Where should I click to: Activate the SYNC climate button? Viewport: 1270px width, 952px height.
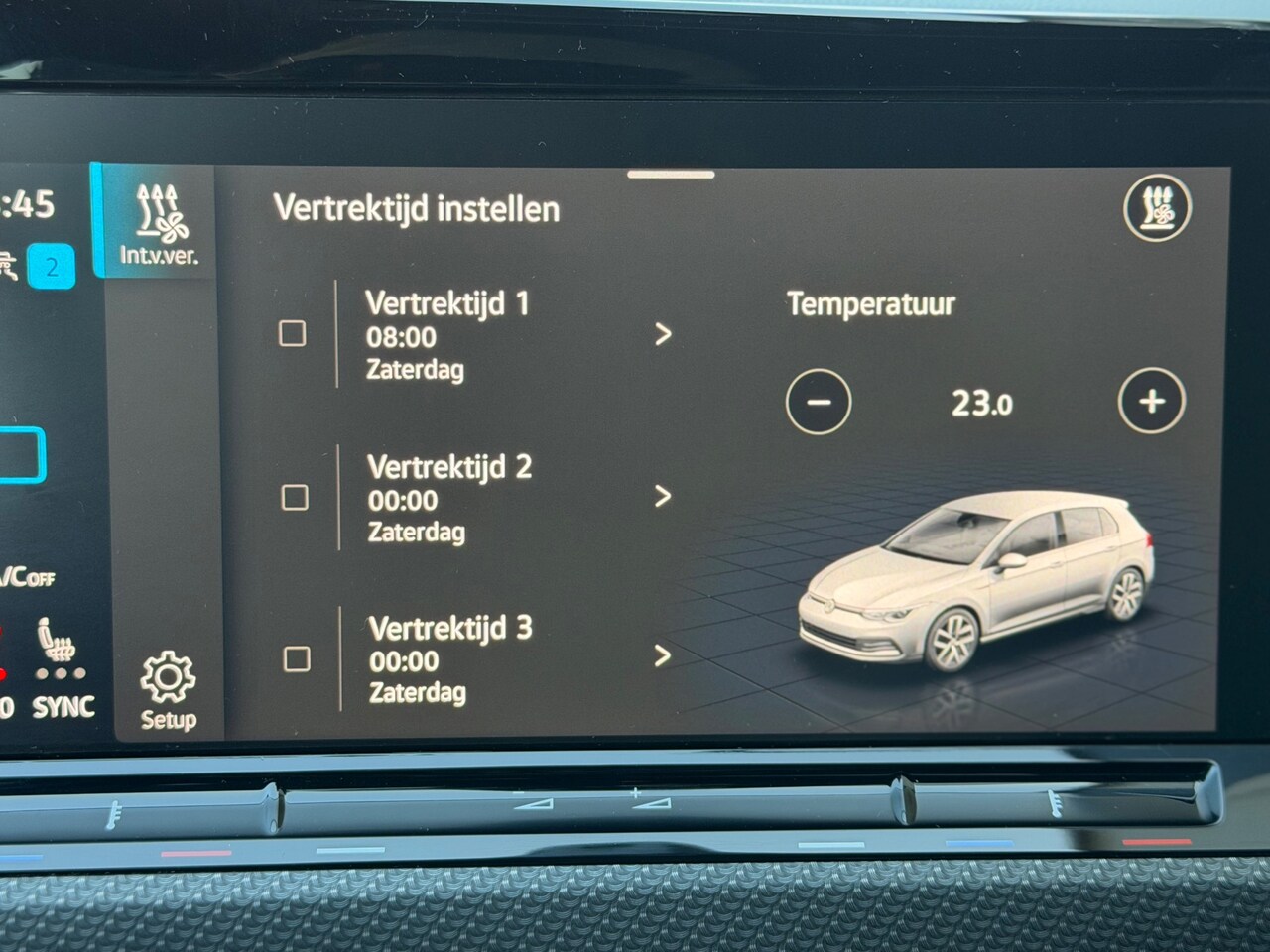pyautogui.click(x=63, y=707)
